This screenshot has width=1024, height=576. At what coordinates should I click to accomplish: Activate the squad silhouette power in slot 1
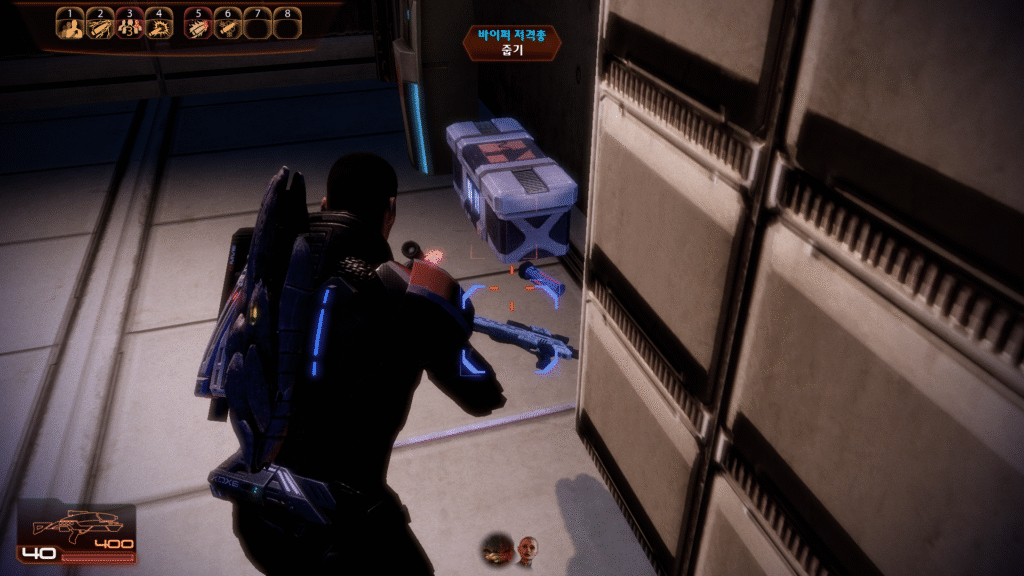tap(69, 27)
